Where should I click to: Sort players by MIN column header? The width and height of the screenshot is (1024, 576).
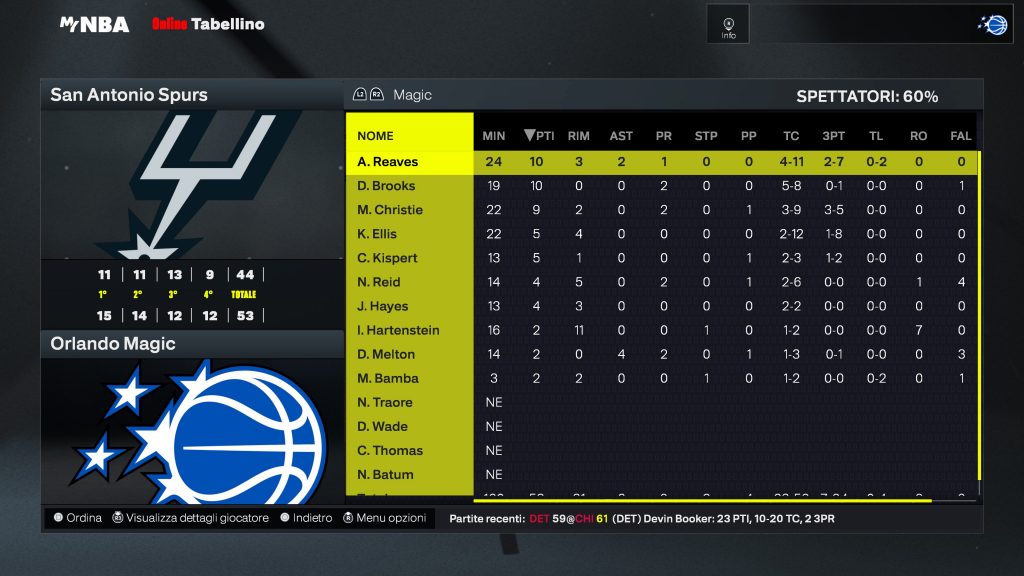(494, 136)
